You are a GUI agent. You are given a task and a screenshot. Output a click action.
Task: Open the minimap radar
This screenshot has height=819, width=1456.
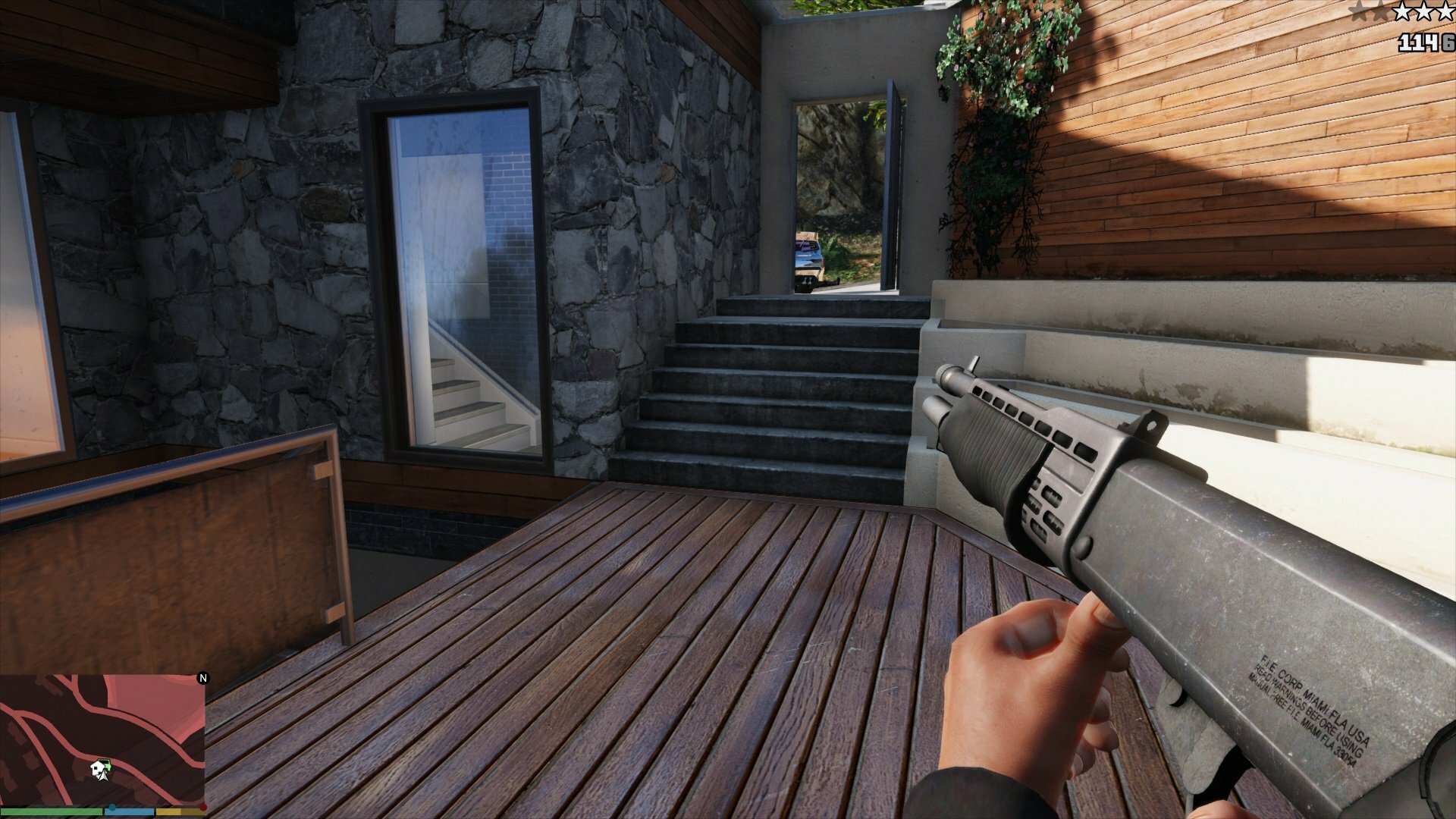(102, 739)
